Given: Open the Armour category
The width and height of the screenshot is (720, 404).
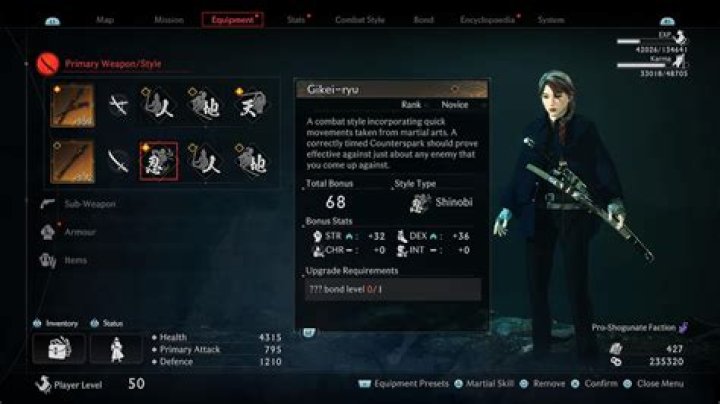Looking at the screenshot, I should pyautogui.click(x=82, y=232).
